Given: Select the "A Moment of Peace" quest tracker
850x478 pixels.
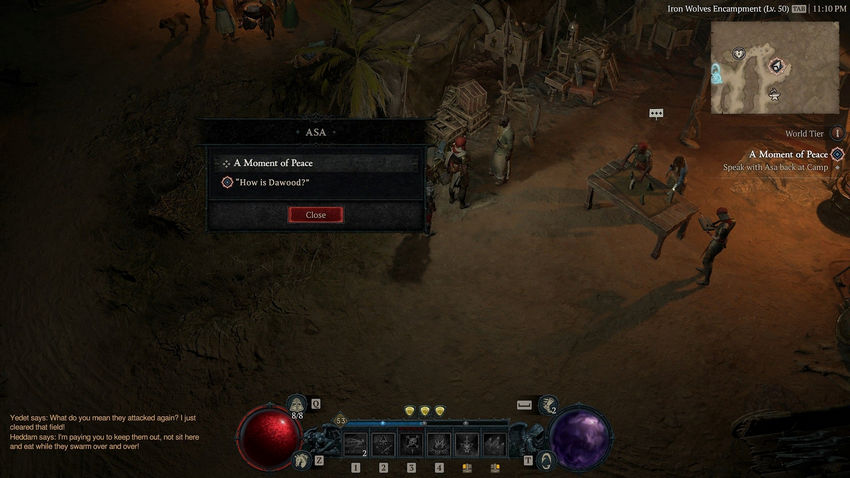Looking at the screenshot, I should (x=789, y=154).
